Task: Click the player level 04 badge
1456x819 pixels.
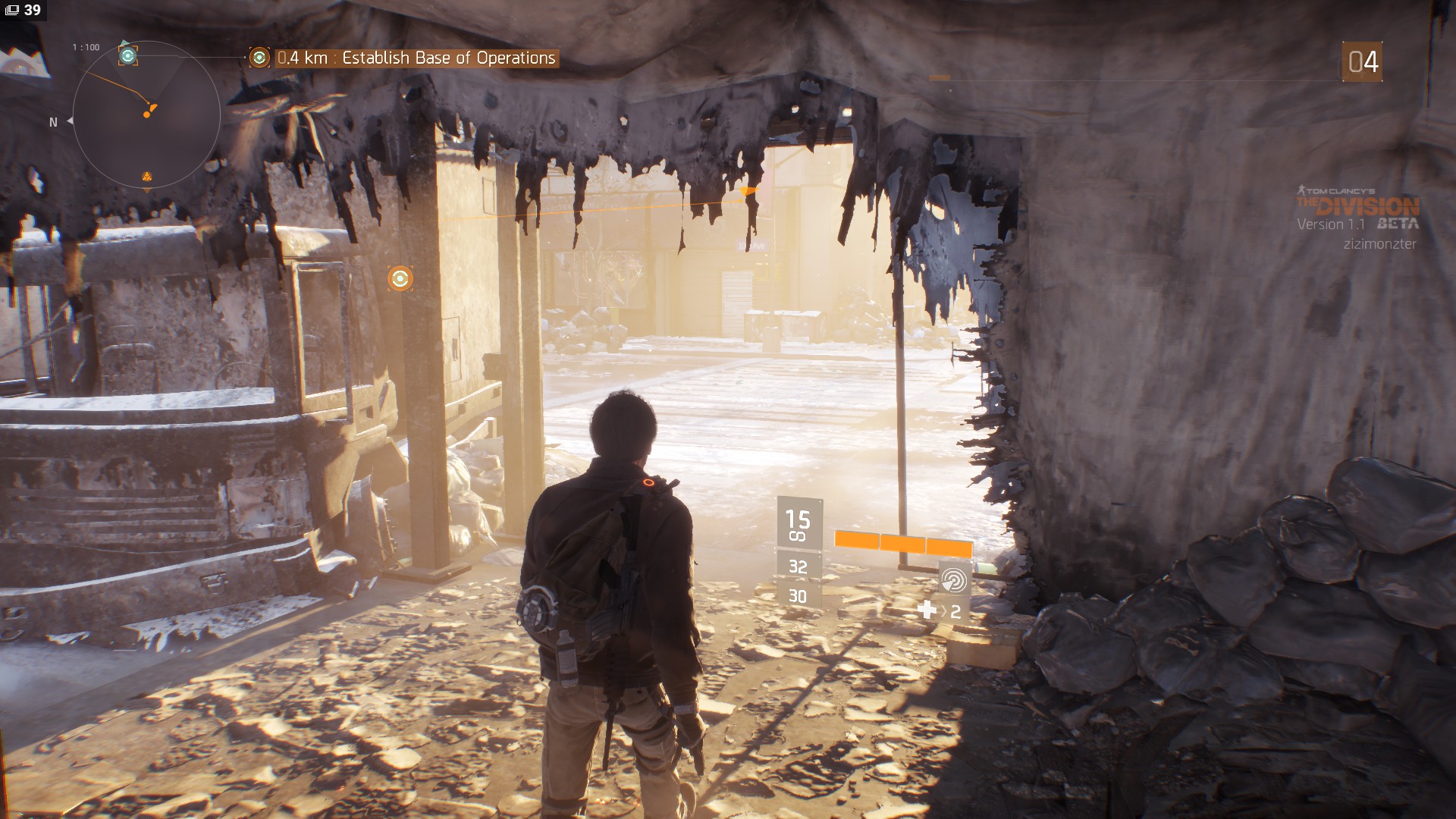Action: coord(1362,61)
